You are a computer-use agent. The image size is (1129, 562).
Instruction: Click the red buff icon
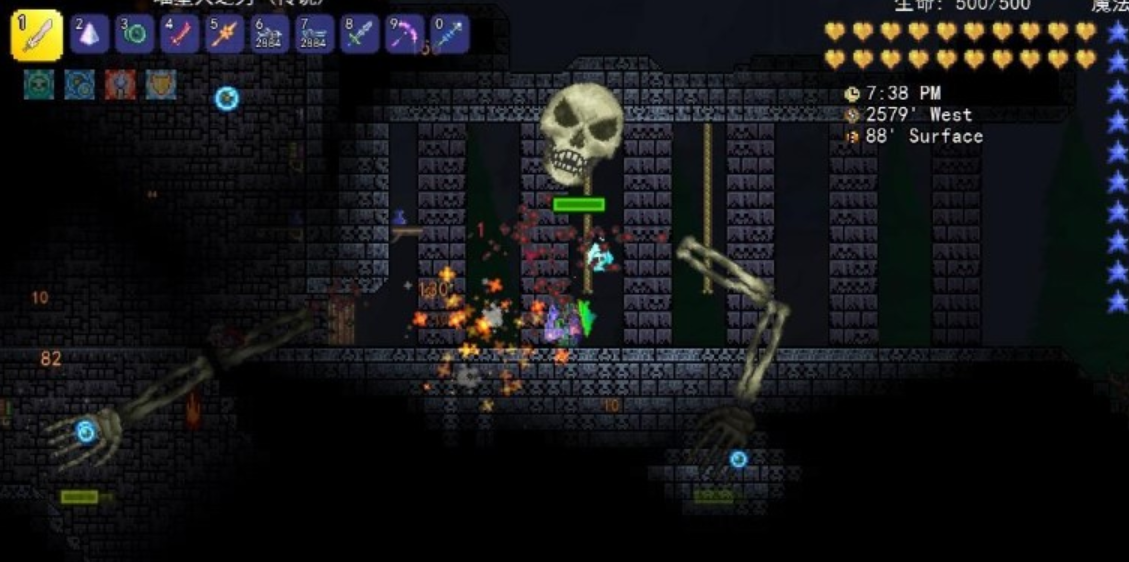click(120, 84)
